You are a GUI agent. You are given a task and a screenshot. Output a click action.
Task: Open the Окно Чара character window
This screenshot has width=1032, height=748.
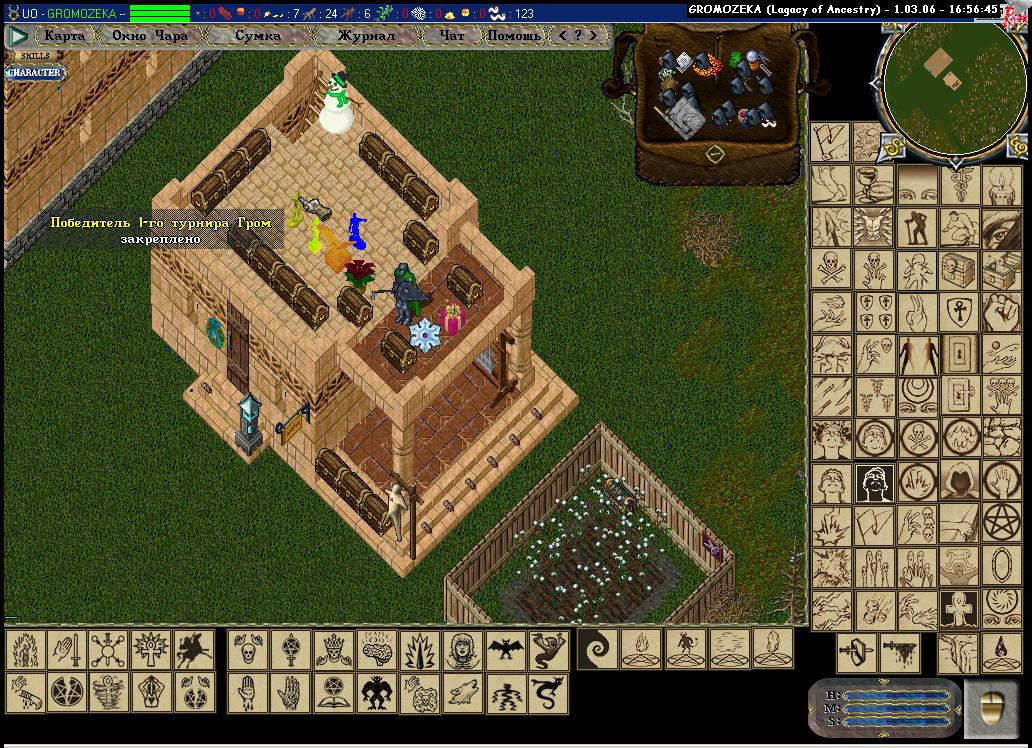click(150, 35)
